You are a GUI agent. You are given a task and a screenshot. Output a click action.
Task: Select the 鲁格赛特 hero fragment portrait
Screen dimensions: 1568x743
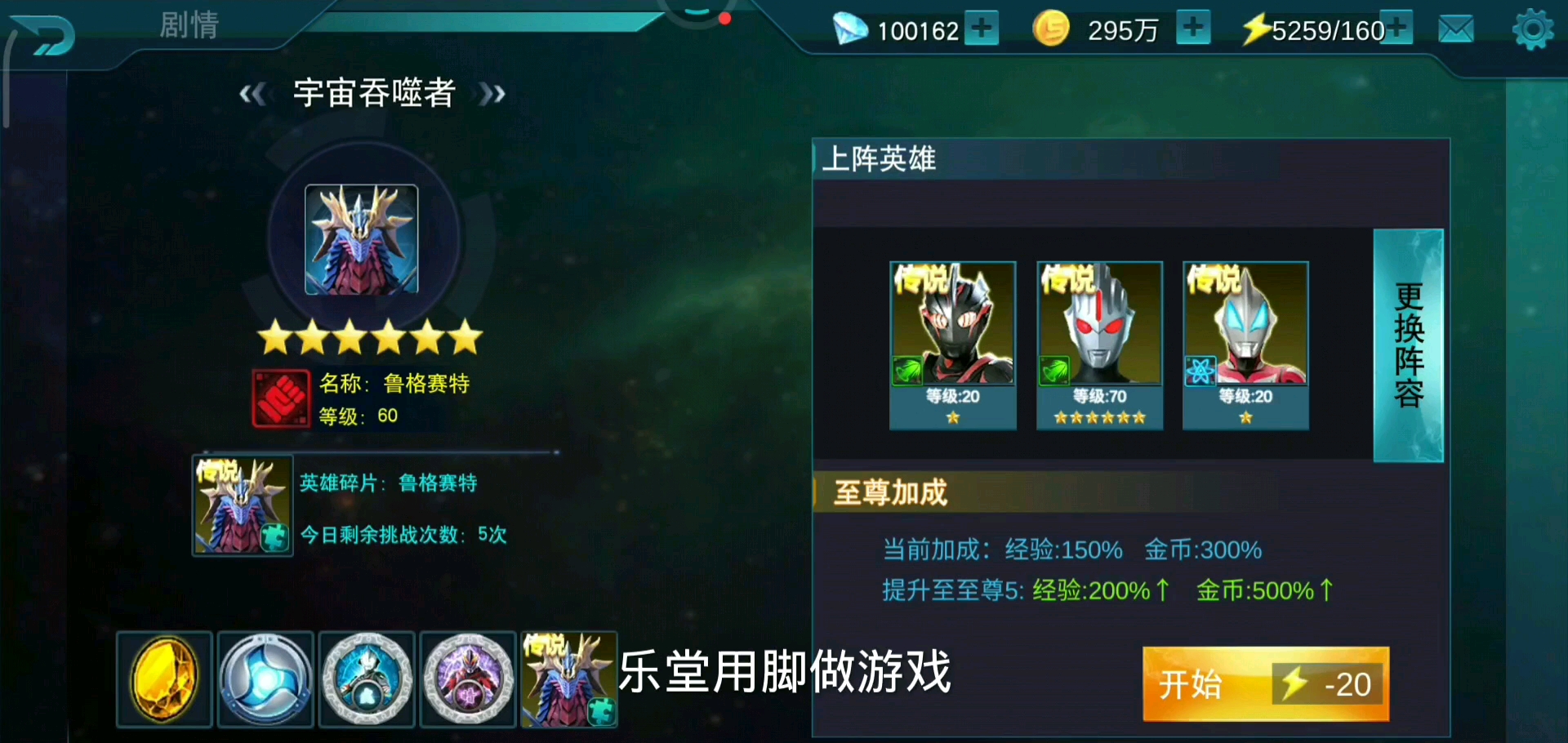[242, 506]
